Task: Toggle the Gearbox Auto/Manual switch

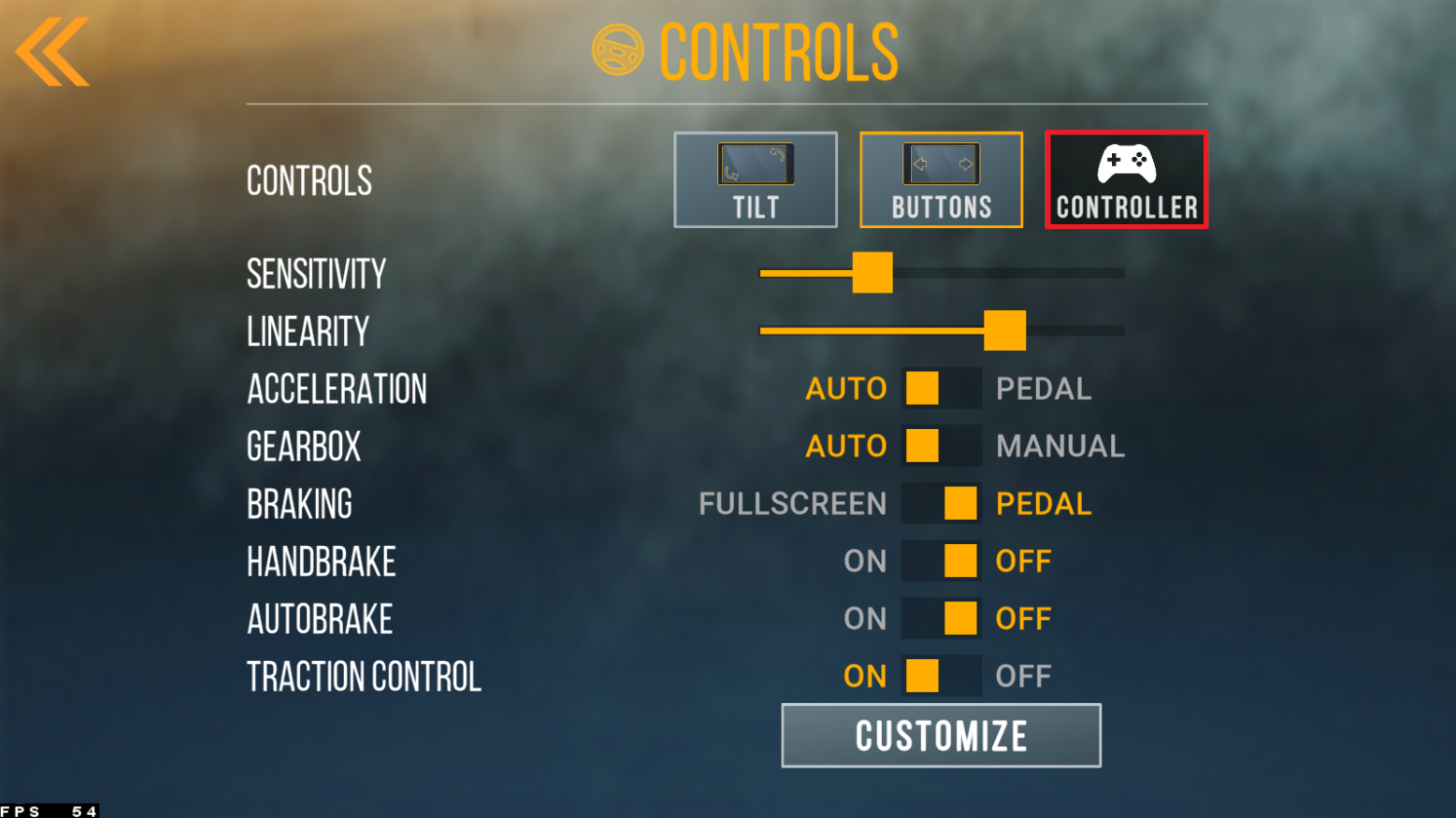Action: click(x=940, y=446)
